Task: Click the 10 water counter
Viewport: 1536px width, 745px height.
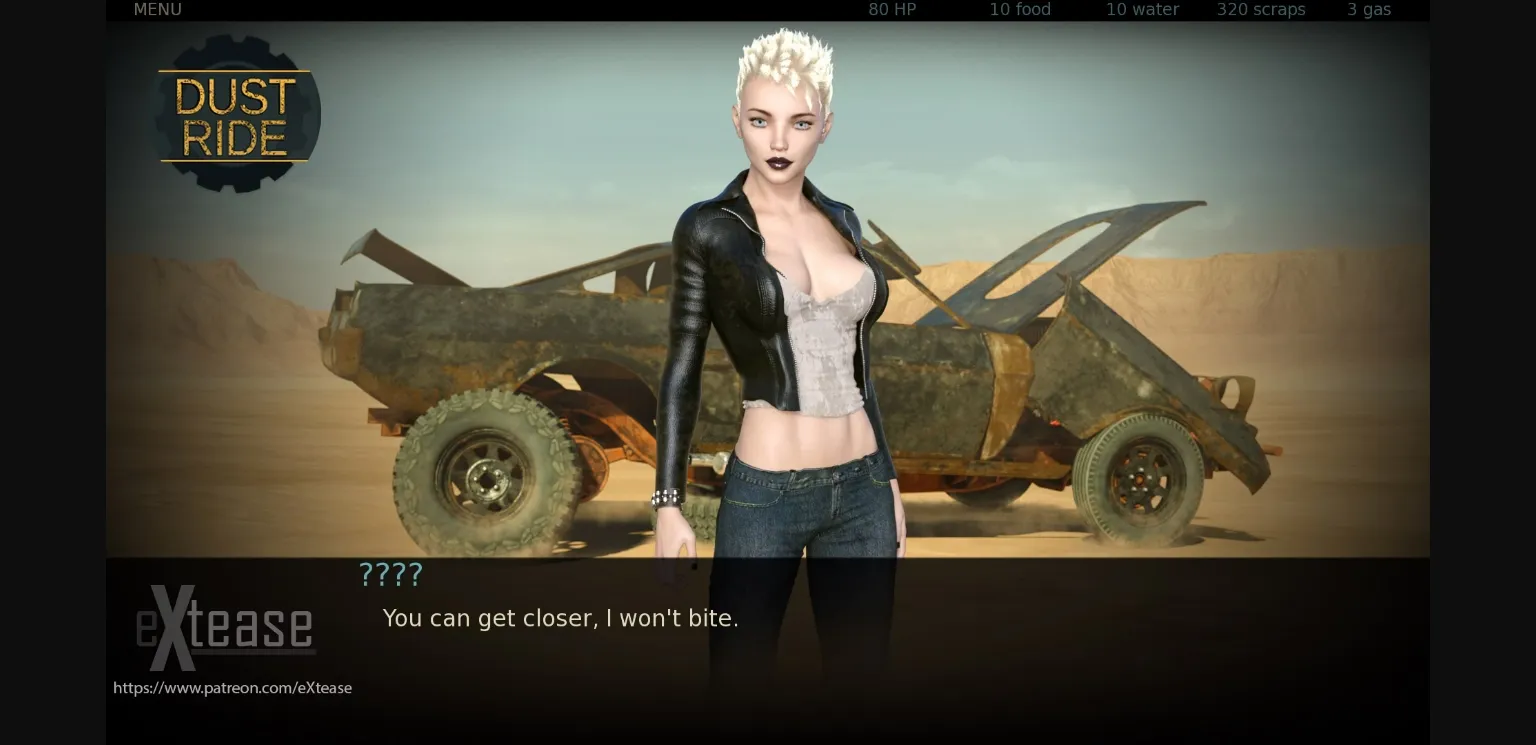Action: (1141, 9)
